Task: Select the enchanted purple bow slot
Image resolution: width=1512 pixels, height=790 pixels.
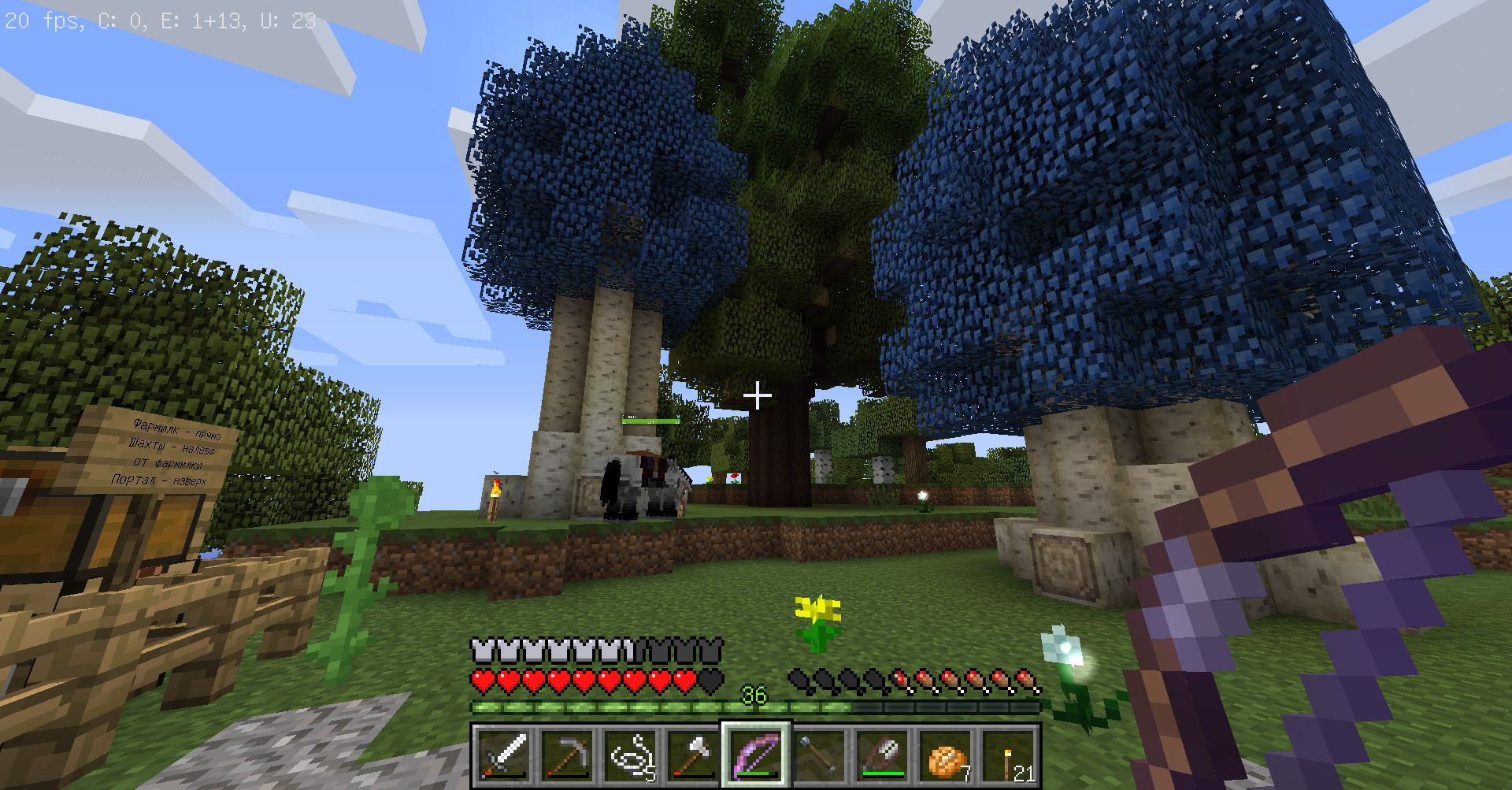Action: (756, 756)
